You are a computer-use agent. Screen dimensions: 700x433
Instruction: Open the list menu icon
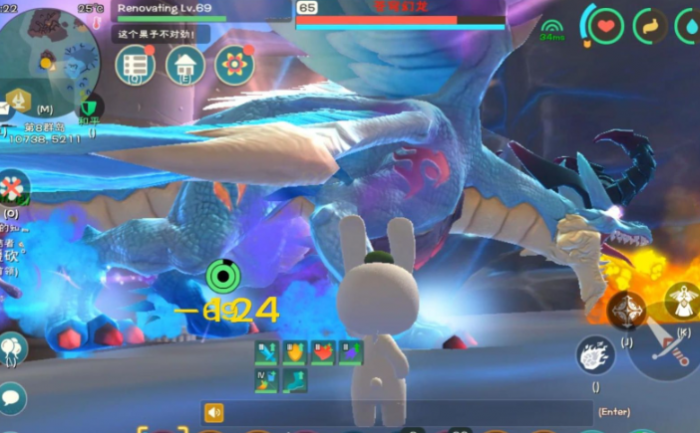point(135,64)
